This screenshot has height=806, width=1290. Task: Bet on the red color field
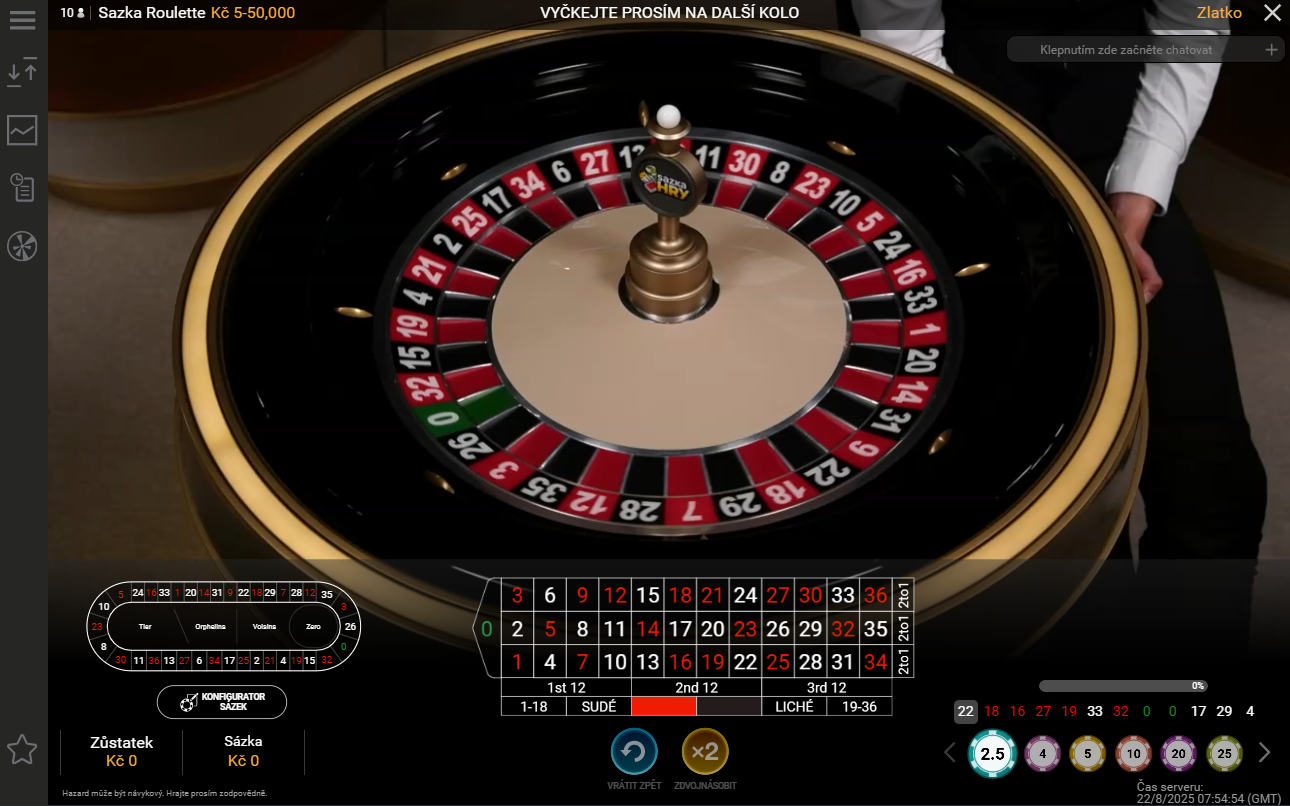(x=663, y=706)
